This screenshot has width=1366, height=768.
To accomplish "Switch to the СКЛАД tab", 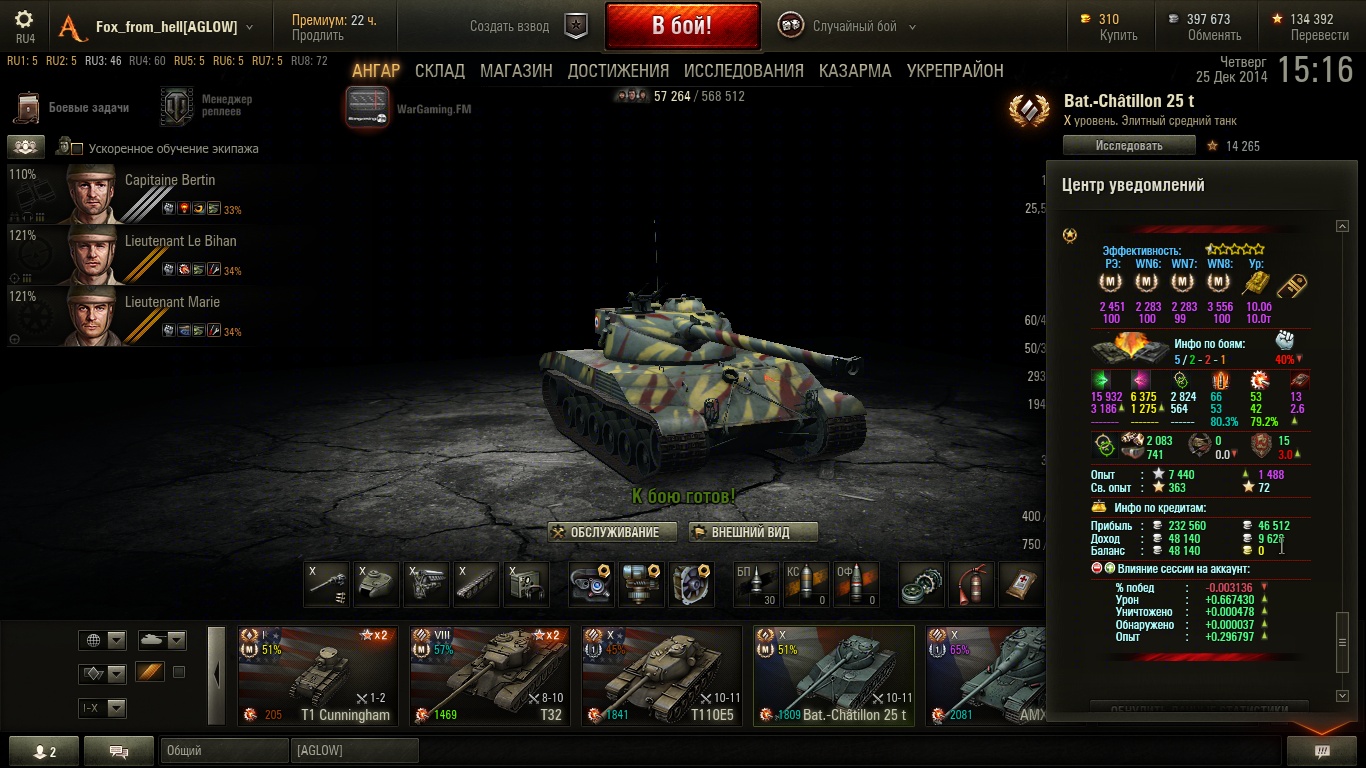I will pyautogui.click(x=440, y=71).
